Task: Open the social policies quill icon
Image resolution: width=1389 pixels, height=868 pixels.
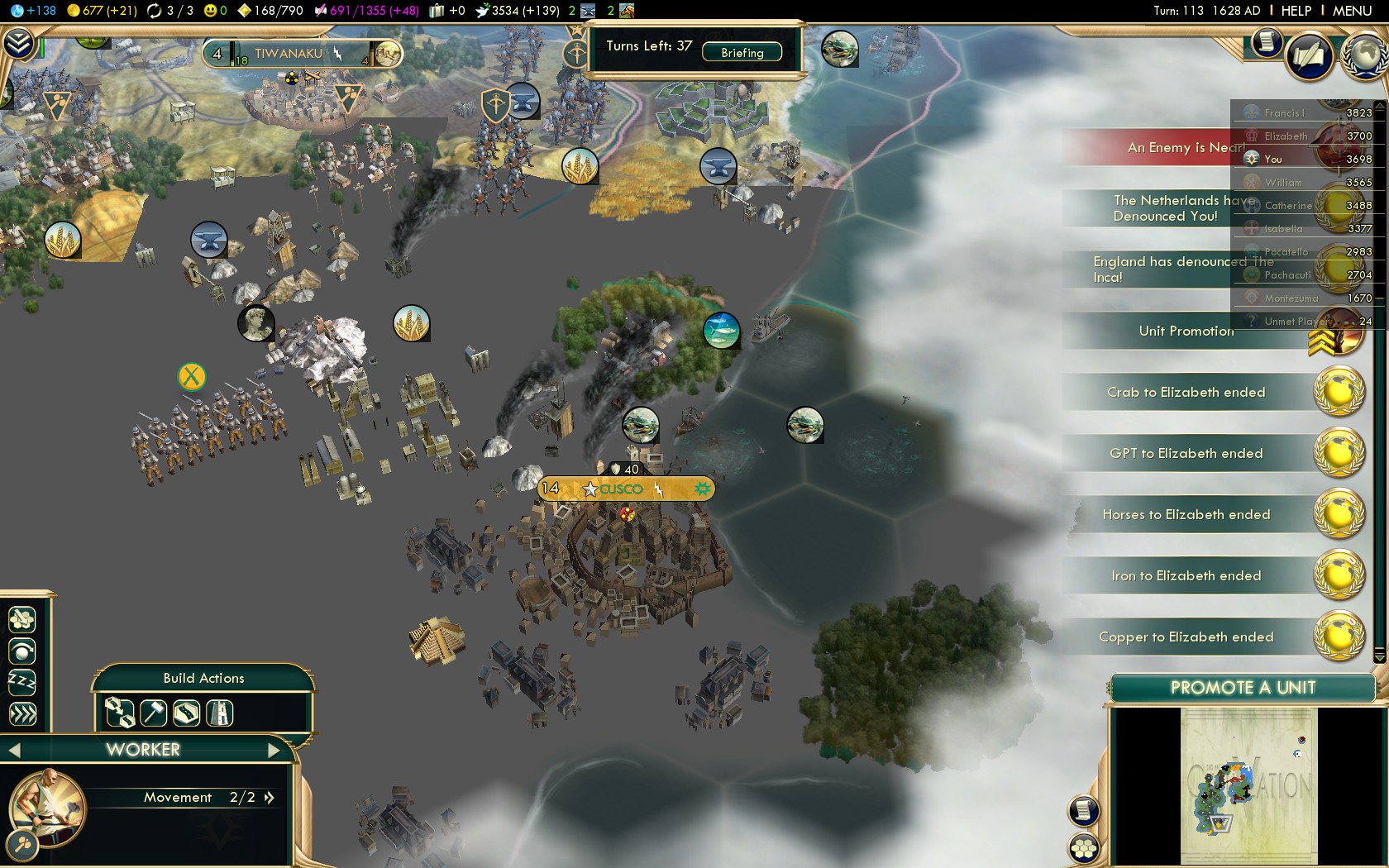Action: (x=1309, y=56)
